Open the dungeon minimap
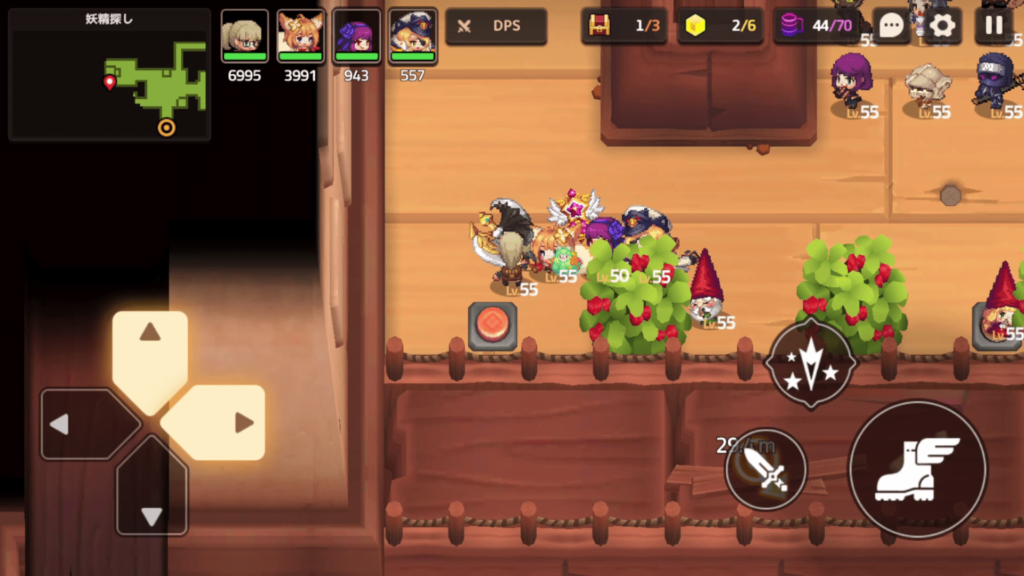 pyautogui.click(x=109, y=75)
